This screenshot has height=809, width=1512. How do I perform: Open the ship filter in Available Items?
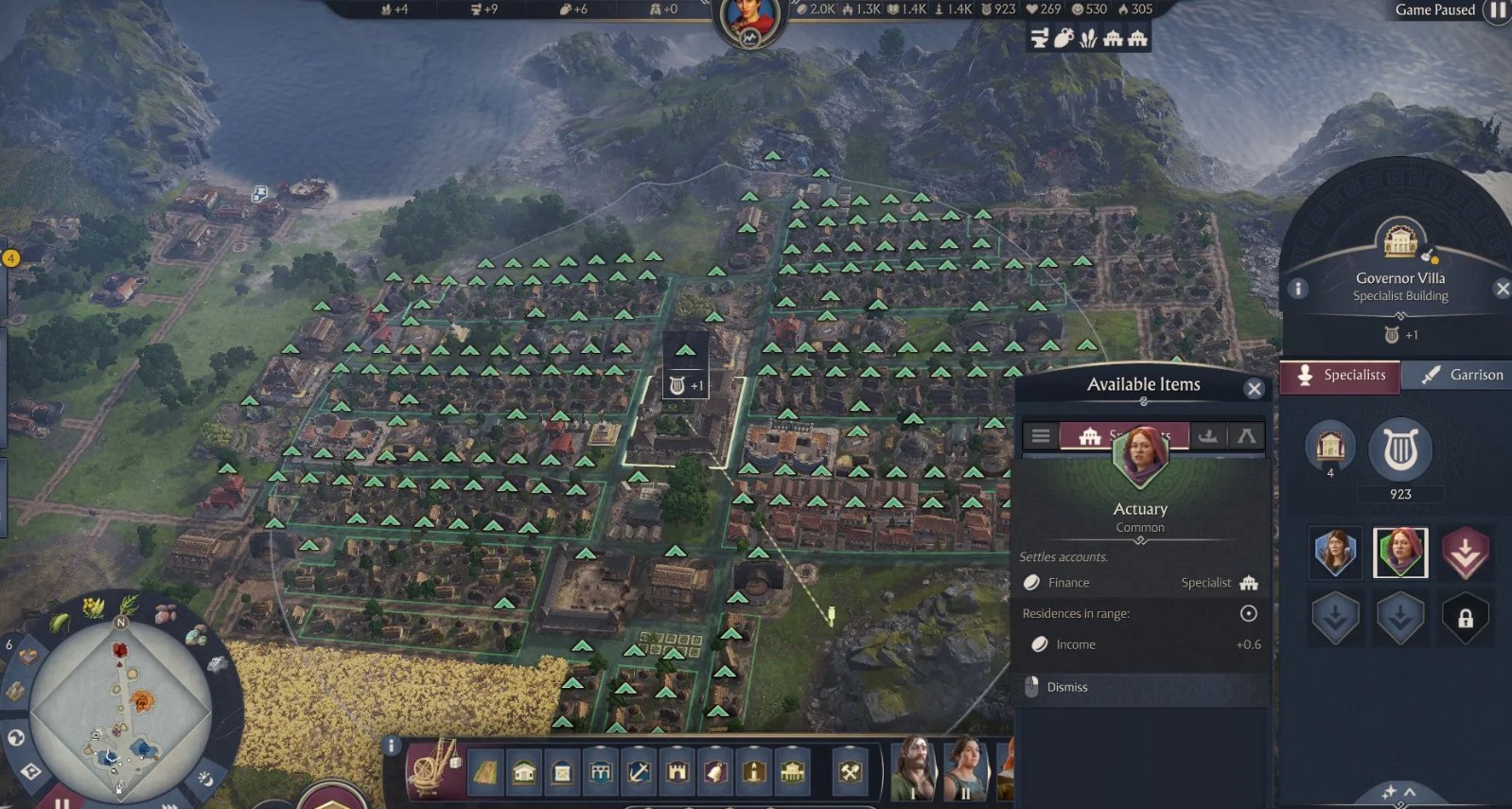(1207, 435)
